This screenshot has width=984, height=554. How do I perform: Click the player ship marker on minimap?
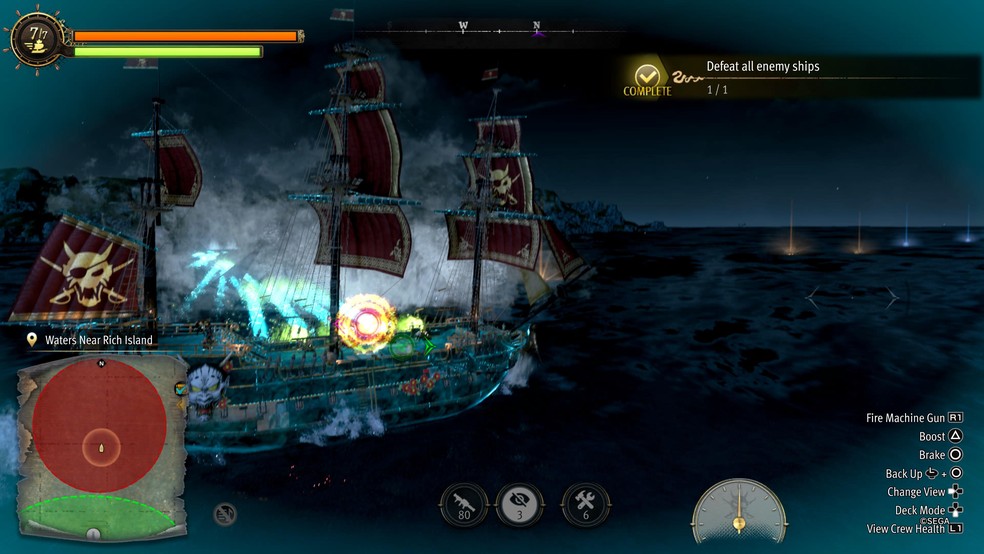pos(100,445)
